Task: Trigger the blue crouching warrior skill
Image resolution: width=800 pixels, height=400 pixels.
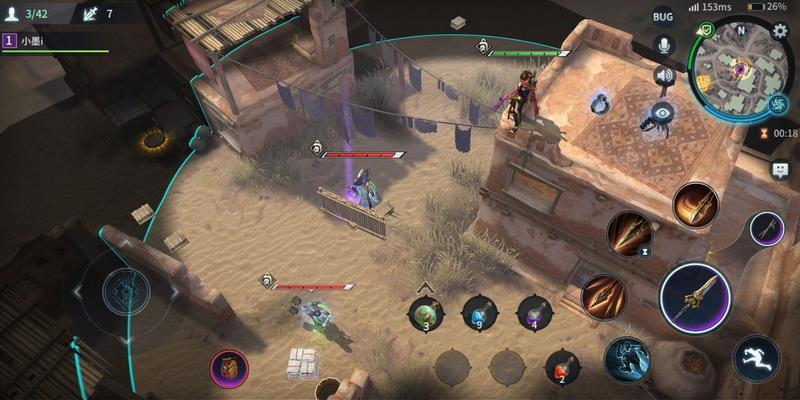Action: (x=627, y=358)
